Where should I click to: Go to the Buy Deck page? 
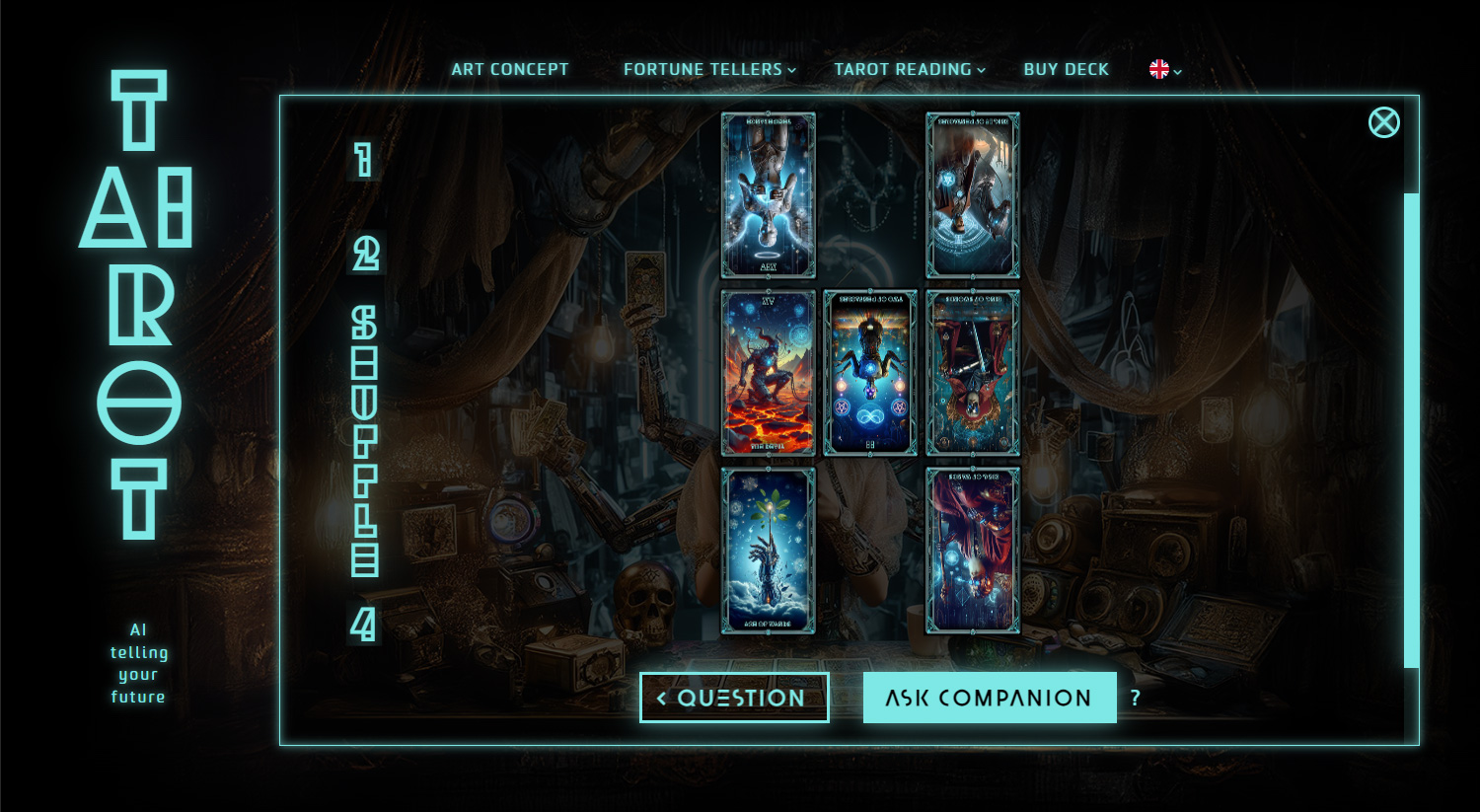(x=1066, y=69)
